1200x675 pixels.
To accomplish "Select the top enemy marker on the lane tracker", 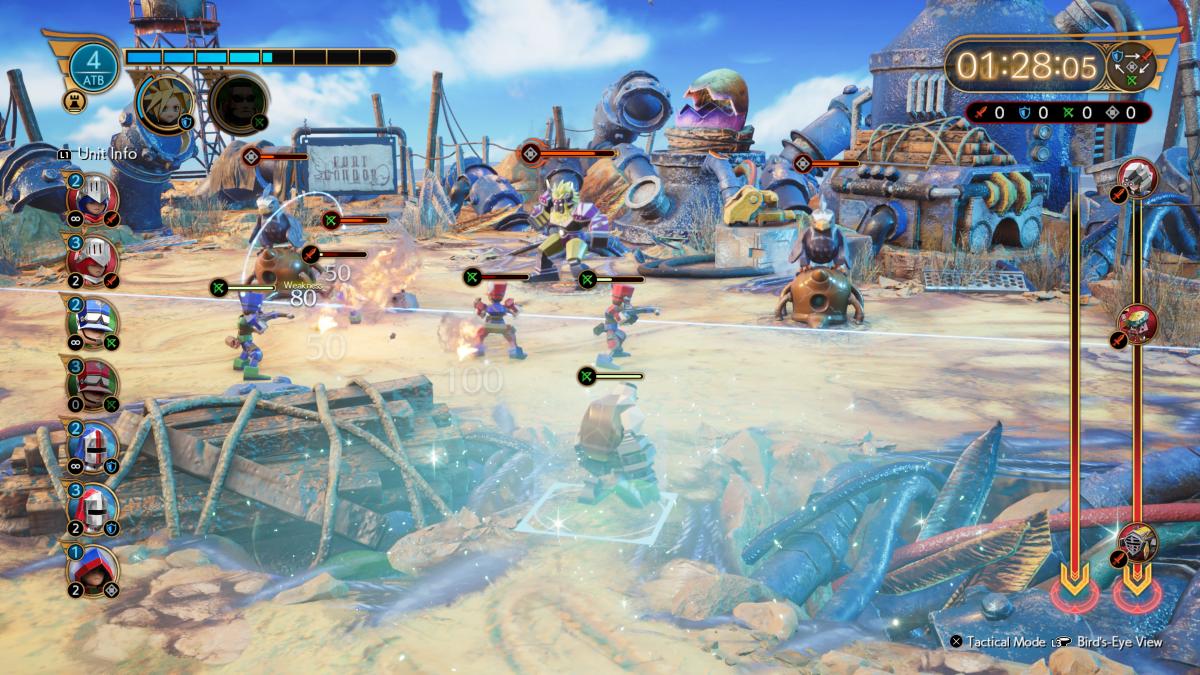I will point(1138,178).
